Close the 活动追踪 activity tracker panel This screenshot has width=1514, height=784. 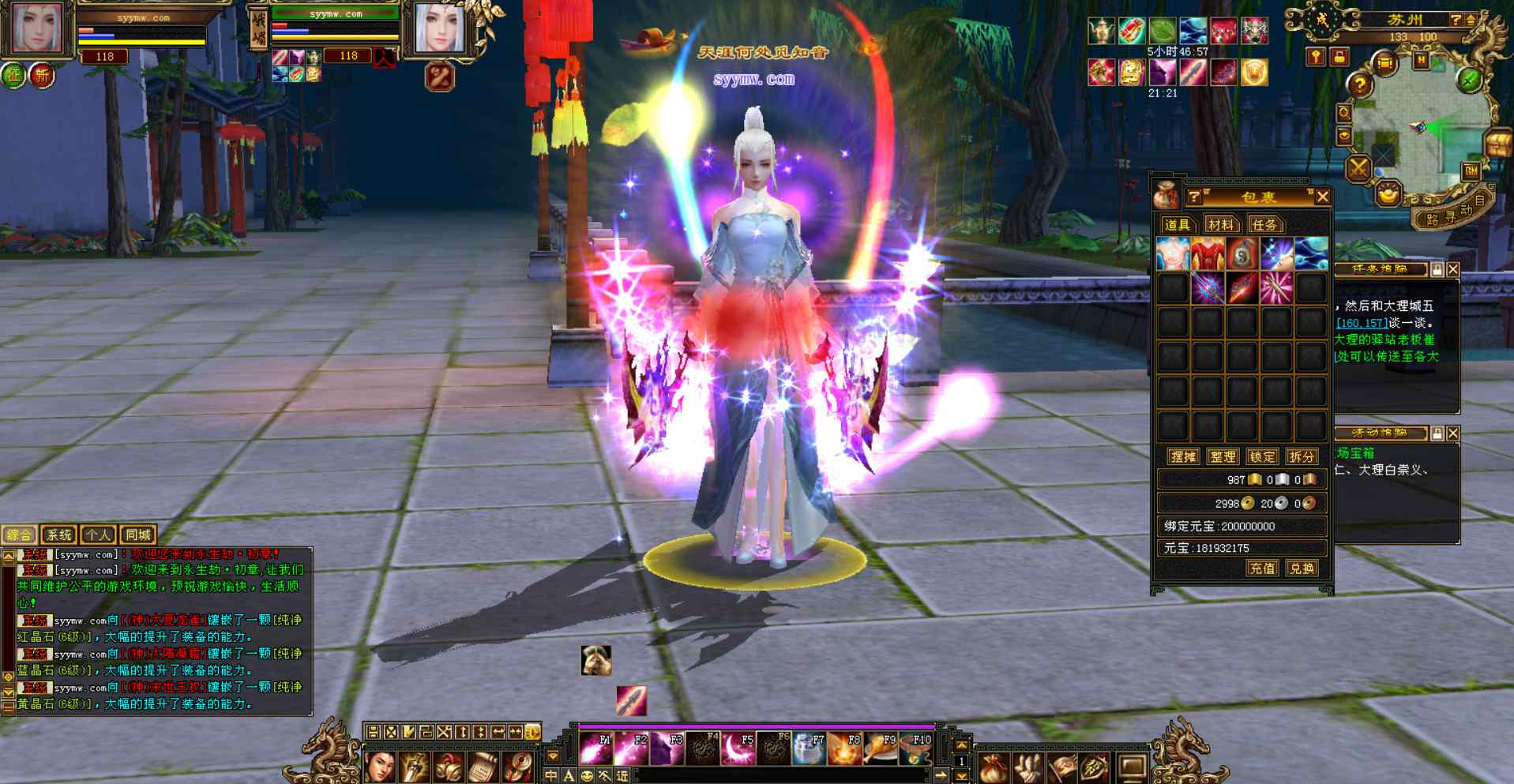tap(1453, 433)
